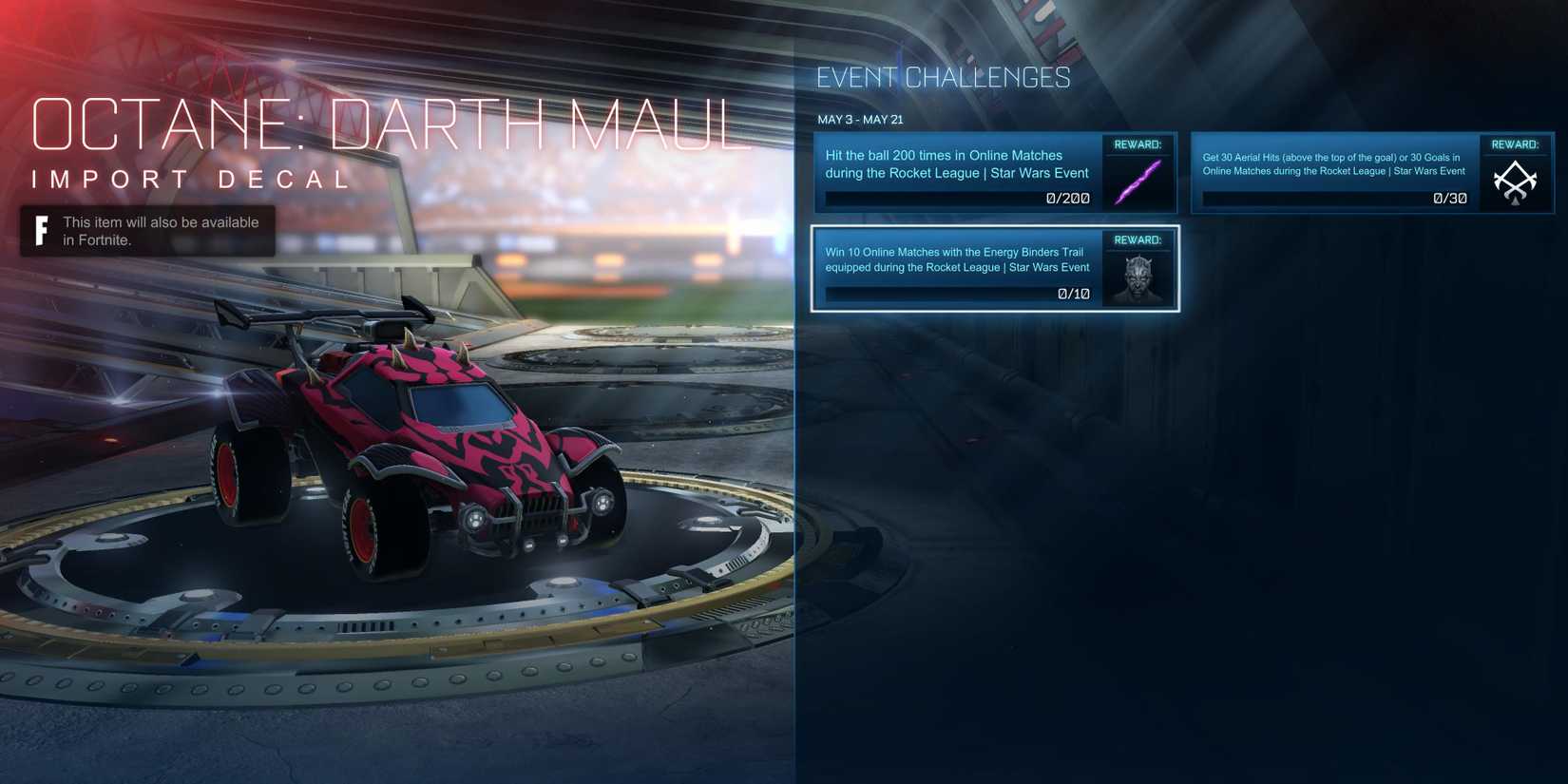This screenshot has width=1568, height=784.
Task: Click the Fortnite 'F' availability icon
Action: pos(40,229)
